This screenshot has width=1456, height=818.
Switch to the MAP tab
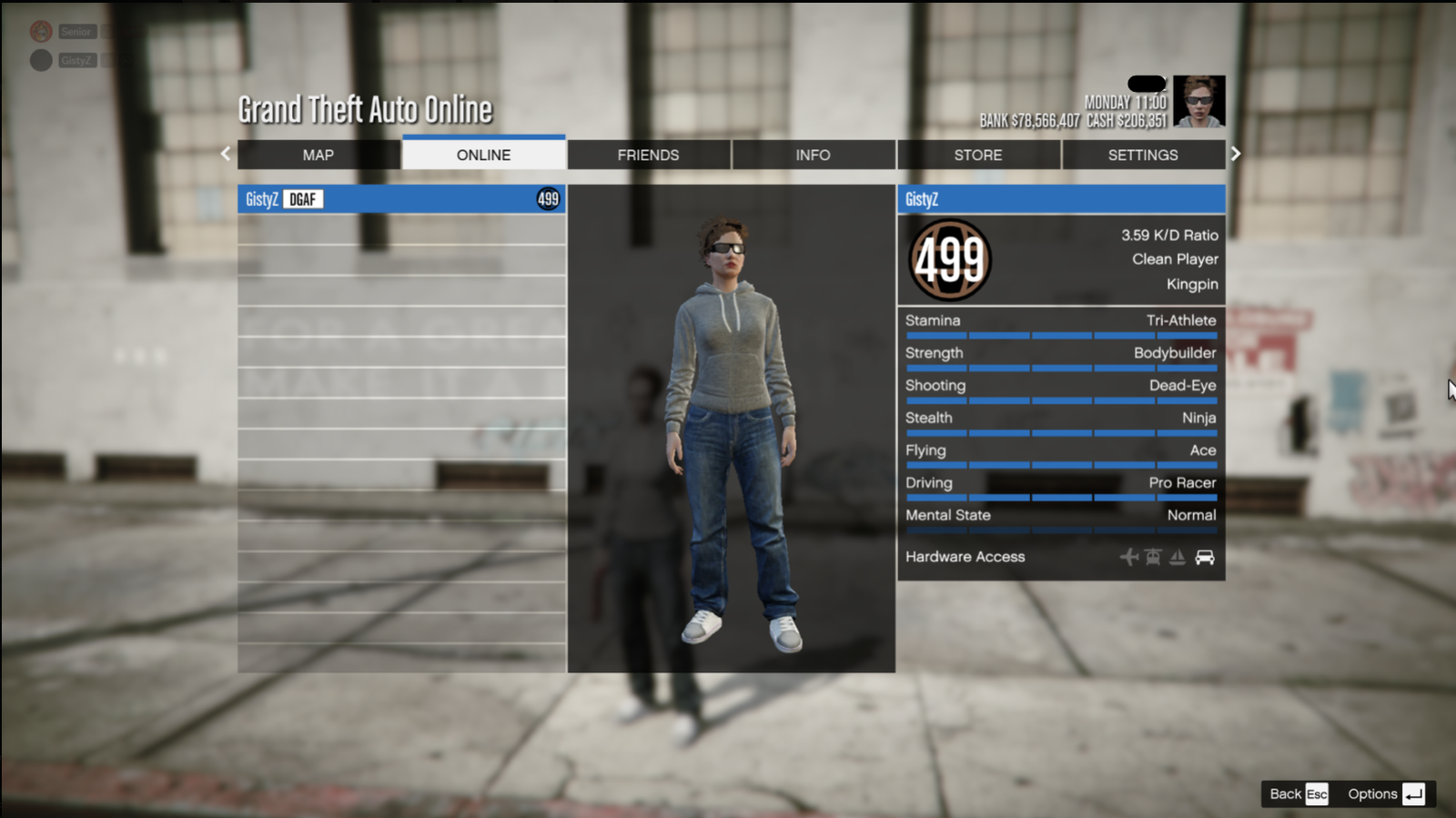coord(318,155)
